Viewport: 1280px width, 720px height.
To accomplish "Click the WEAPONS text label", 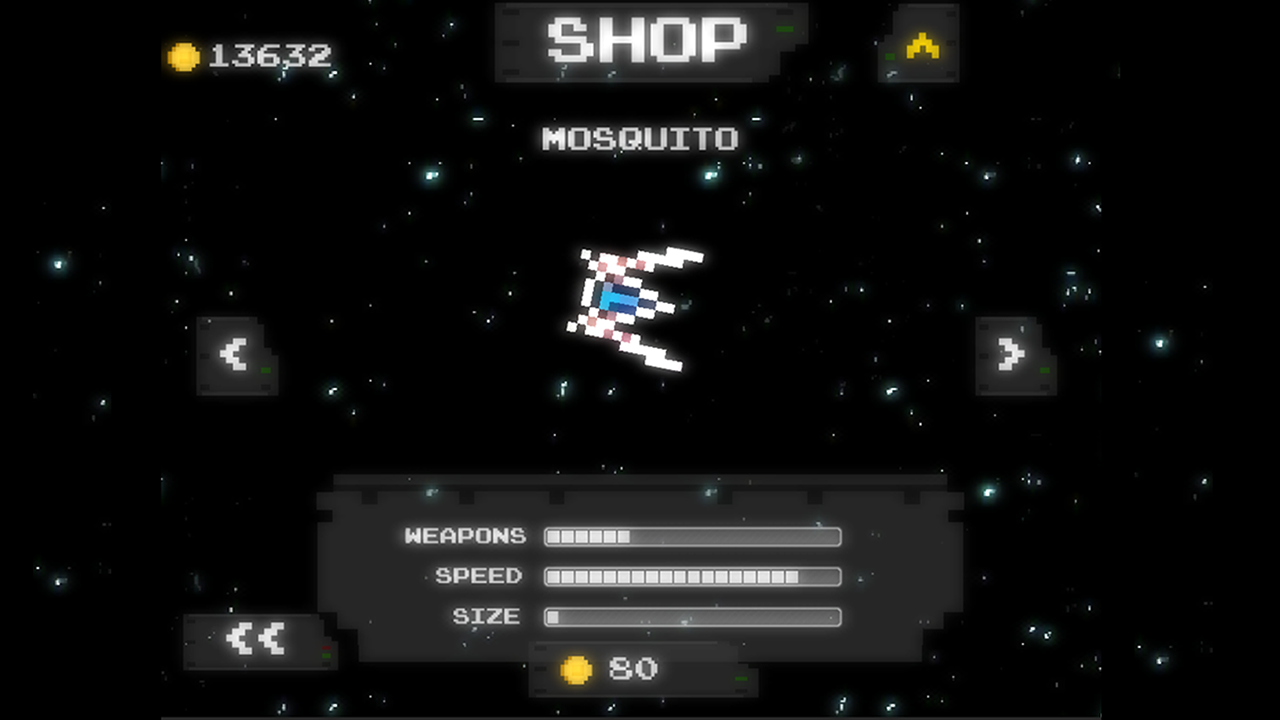I will (x=466, y=537).
